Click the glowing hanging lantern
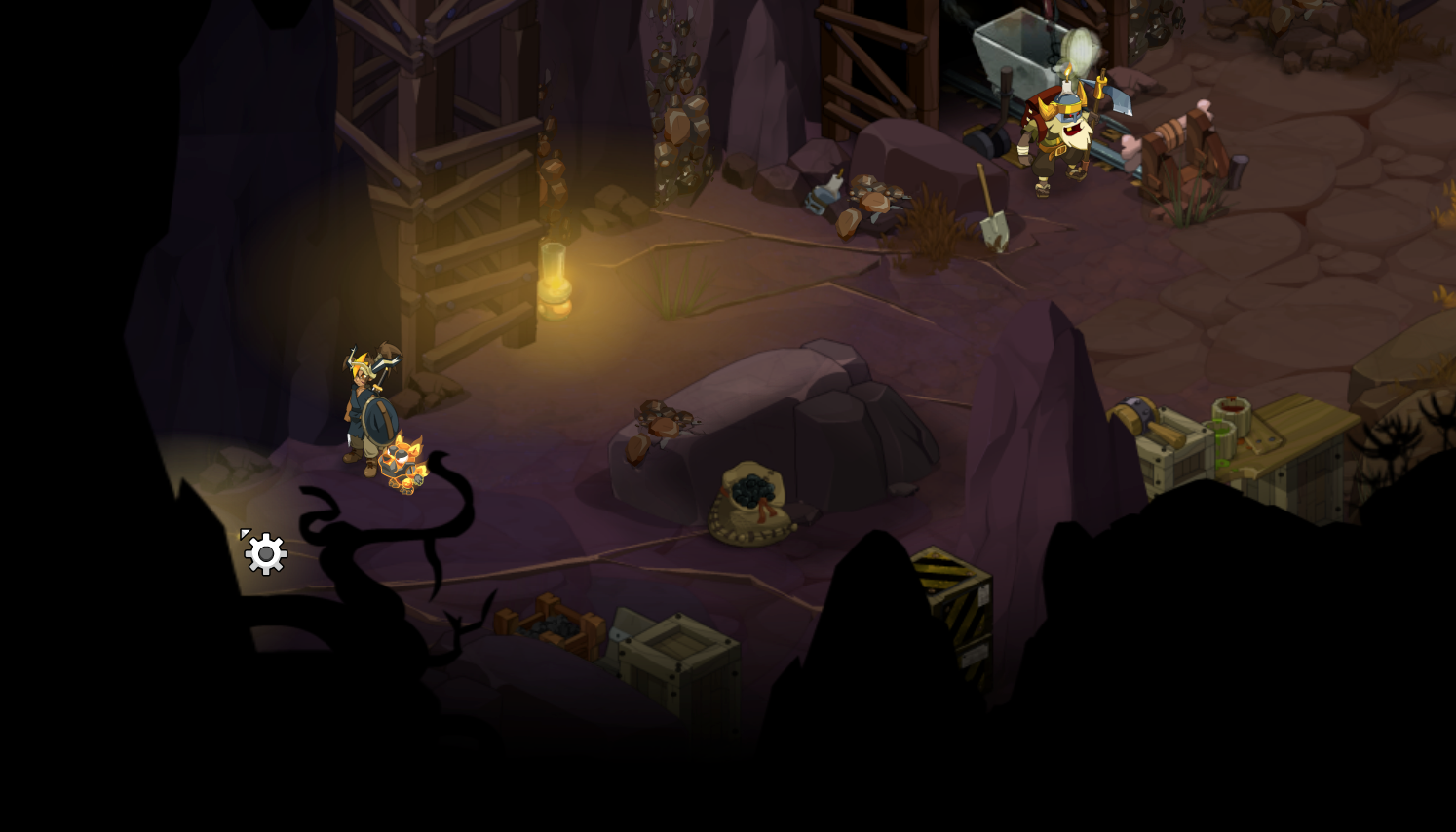1456x832 pixels. (x=554, y=278)
